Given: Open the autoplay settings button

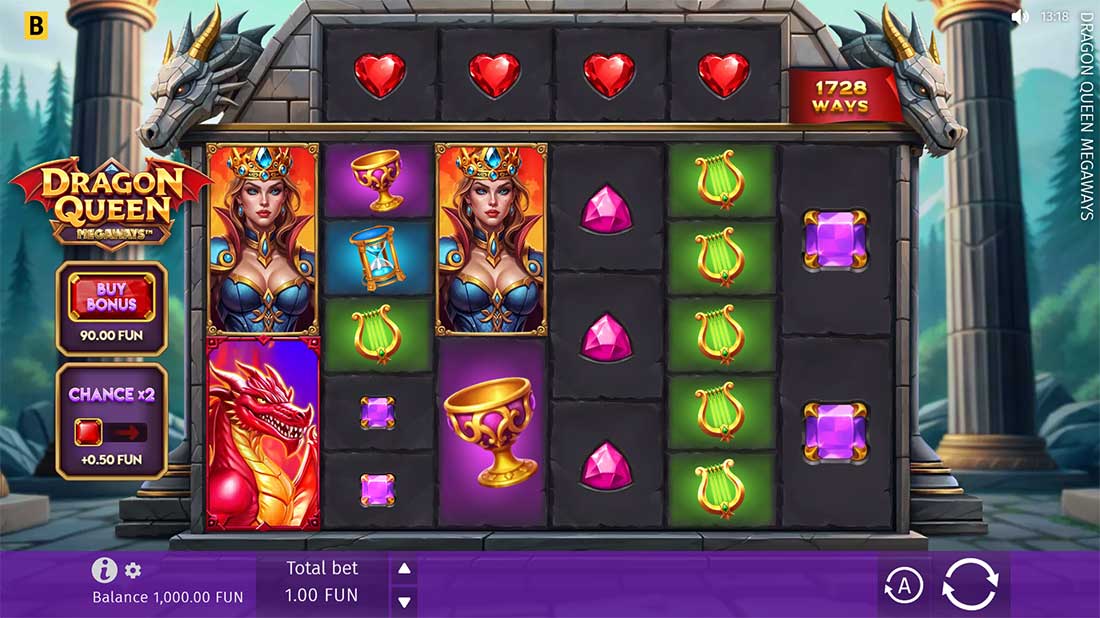Looking at the screenshot, I should click(903, 586).
